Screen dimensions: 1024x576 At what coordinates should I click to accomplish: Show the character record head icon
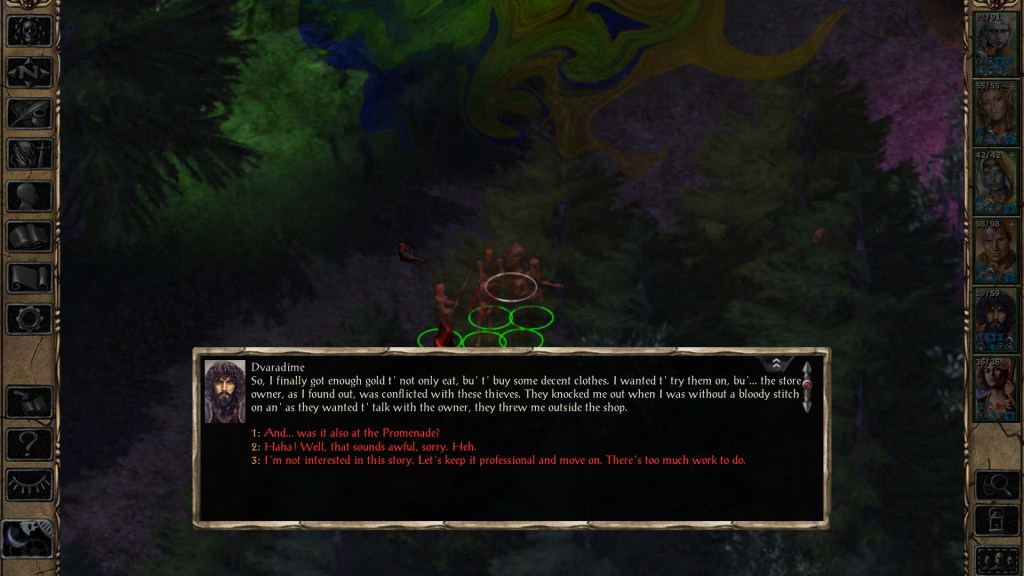[x=29, y=196]
